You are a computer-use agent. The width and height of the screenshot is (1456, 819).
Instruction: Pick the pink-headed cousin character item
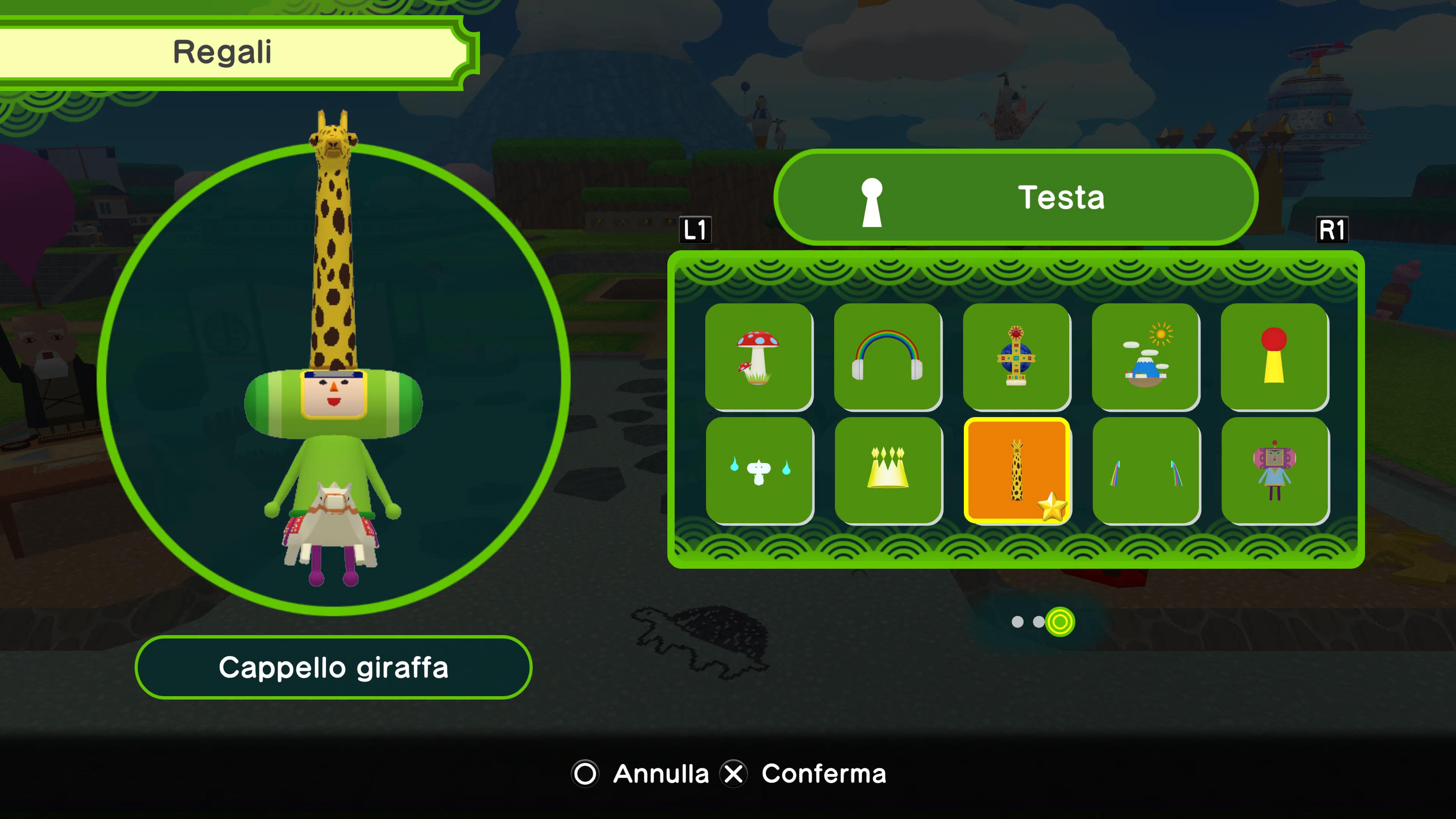1274,470
